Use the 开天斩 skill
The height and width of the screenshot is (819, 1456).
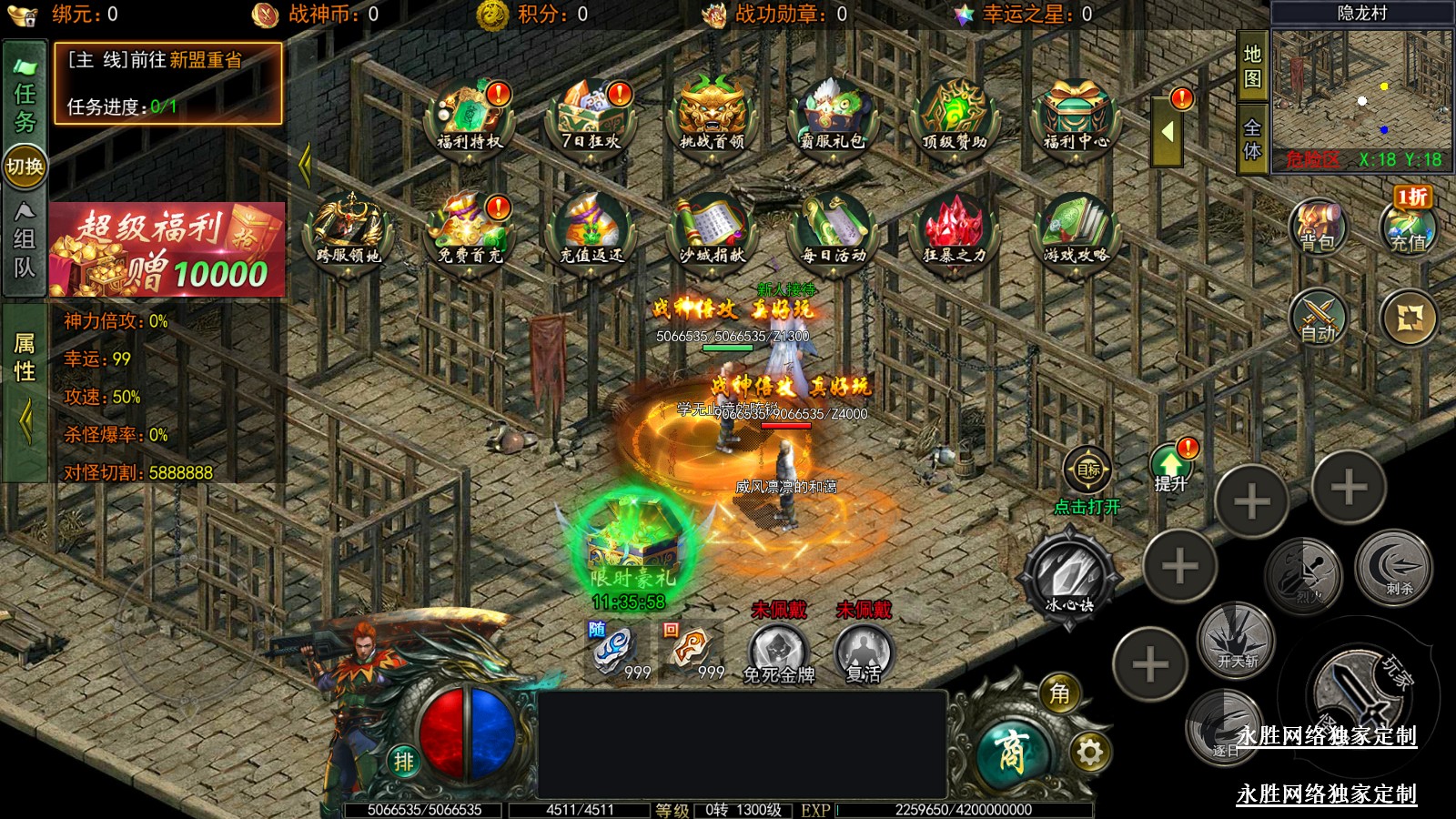click(x=1236, y=640)
